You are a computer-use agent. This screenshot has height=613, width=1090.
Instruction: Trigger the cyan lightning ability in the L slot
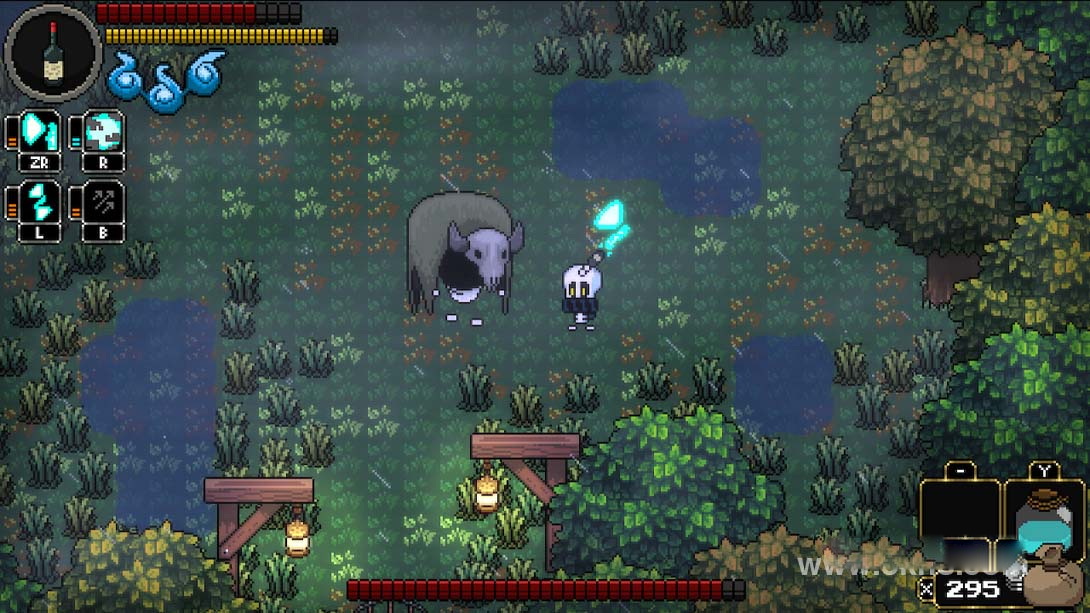coord(40,201)
